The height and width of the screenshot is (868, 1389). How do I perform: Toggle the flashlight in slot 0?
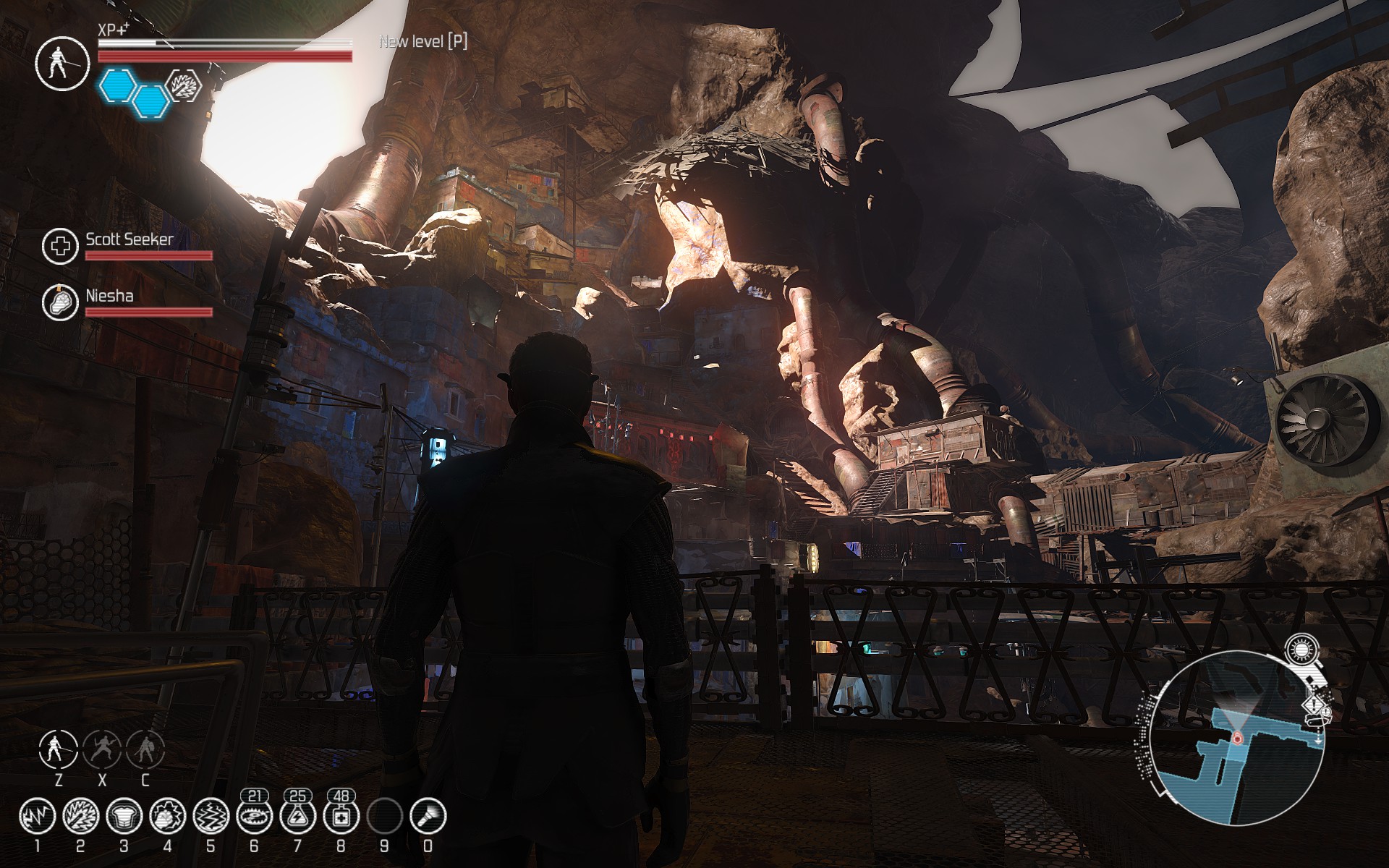[x=428, y=817]
